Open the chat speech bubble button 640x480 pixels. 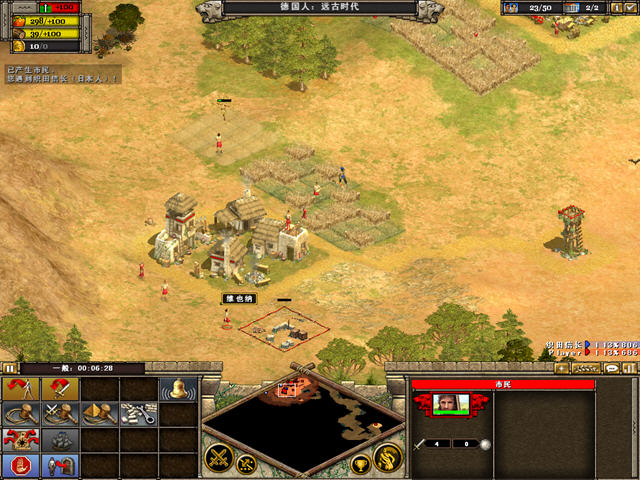tap(611, 369)
